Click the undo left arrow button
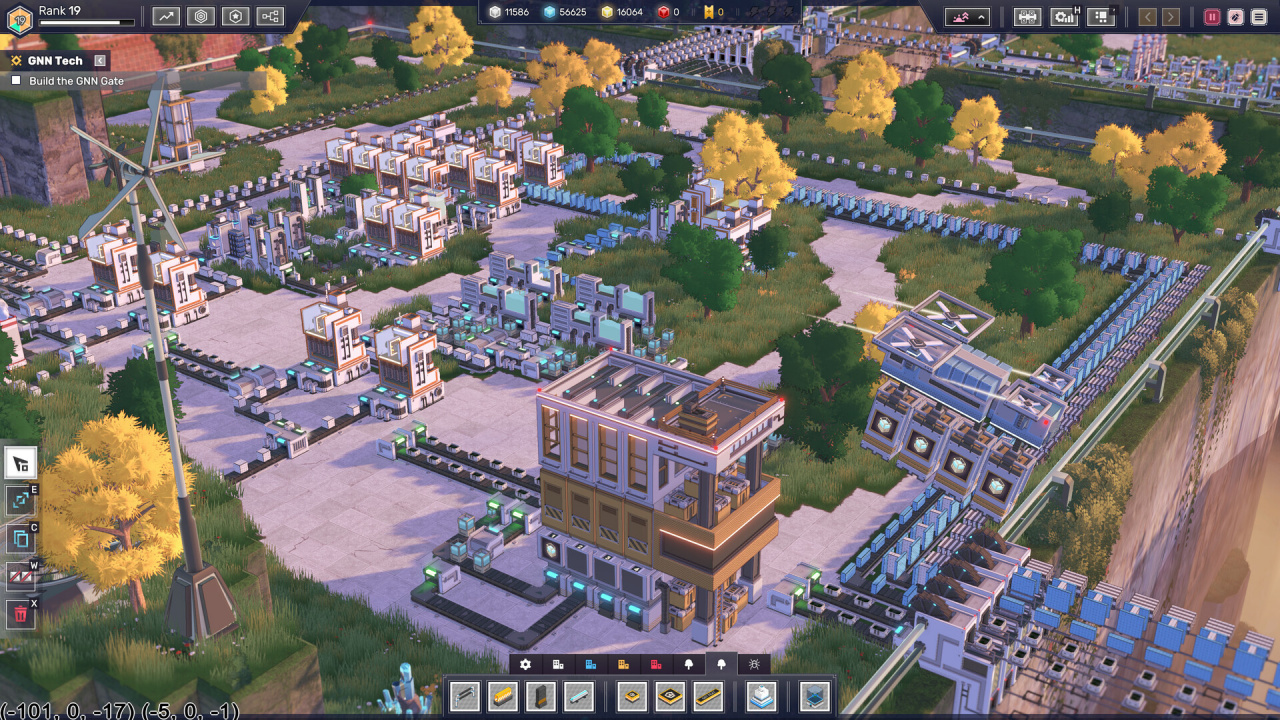Viewport: 1280px width, 720px height. [x=1147, y=16]
